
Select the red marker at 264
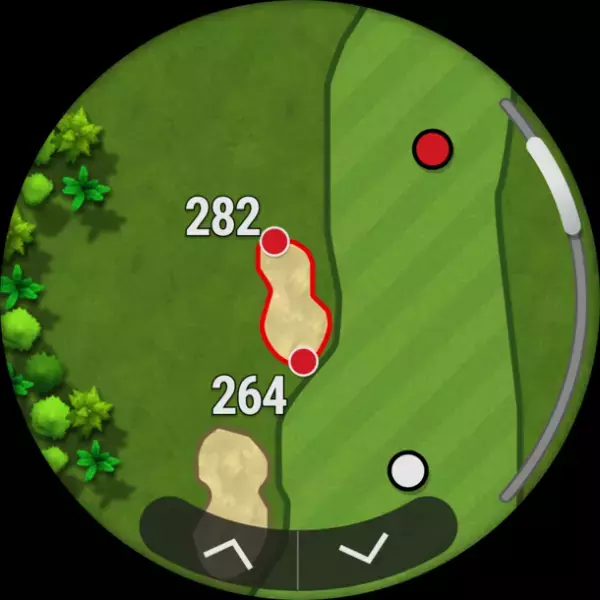(303, 361)
